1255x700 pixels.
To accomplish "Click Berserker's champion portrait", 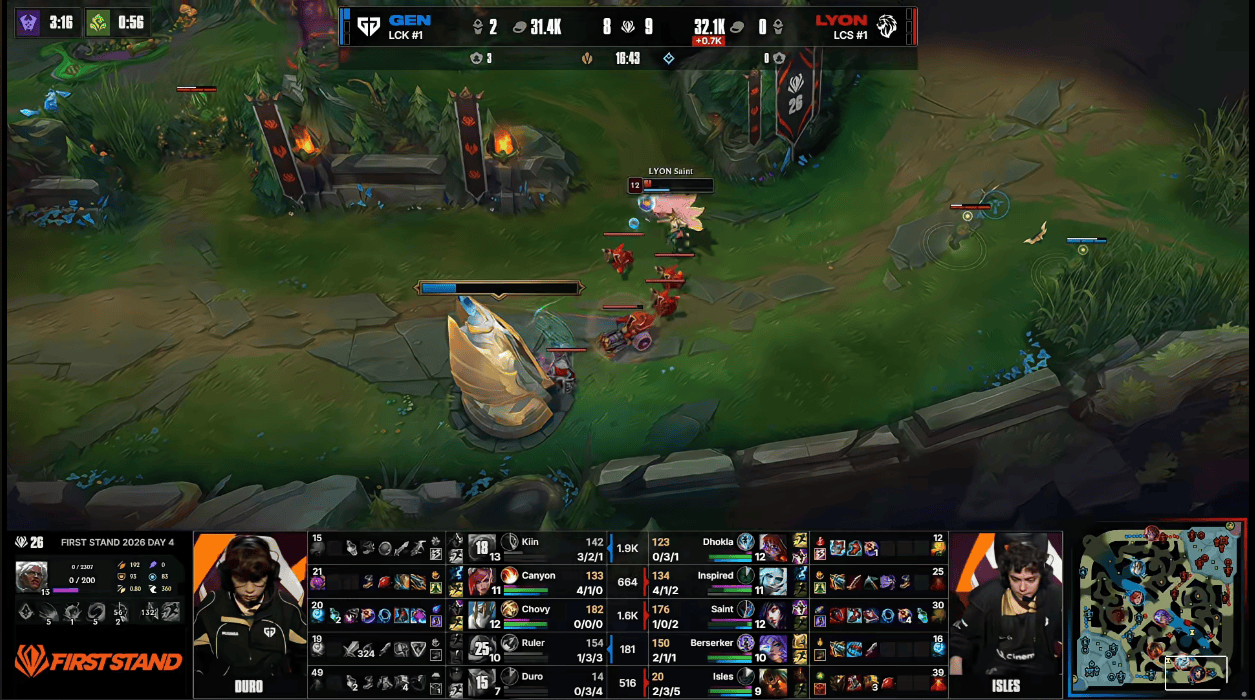I will (773, 649).
